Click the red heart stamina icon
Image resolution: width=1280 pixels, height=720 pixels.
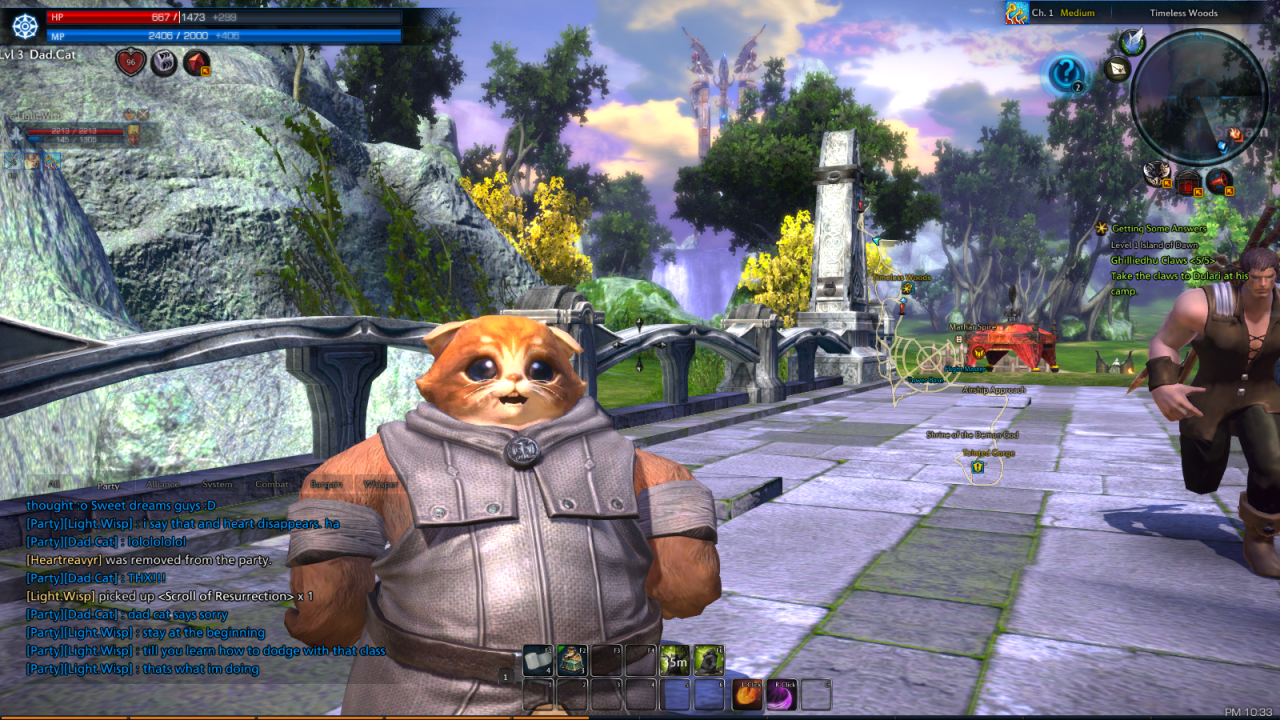[x=129, y=63]
